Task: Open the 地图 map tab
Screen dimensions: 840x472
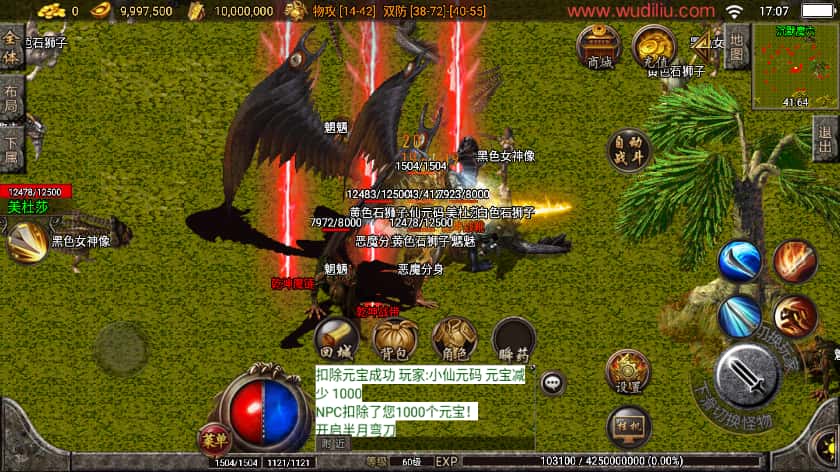Action: [736, 43]
